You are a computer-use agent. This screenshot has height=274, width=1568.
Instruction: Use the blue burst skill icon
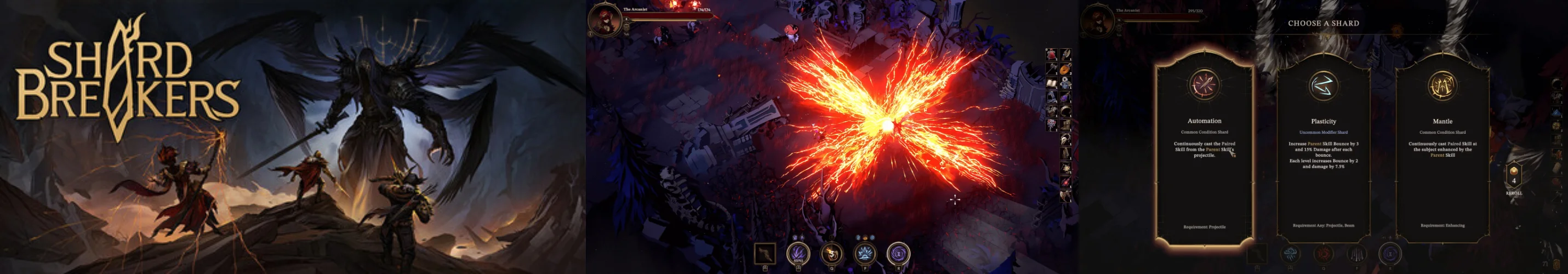coord(865,253)
